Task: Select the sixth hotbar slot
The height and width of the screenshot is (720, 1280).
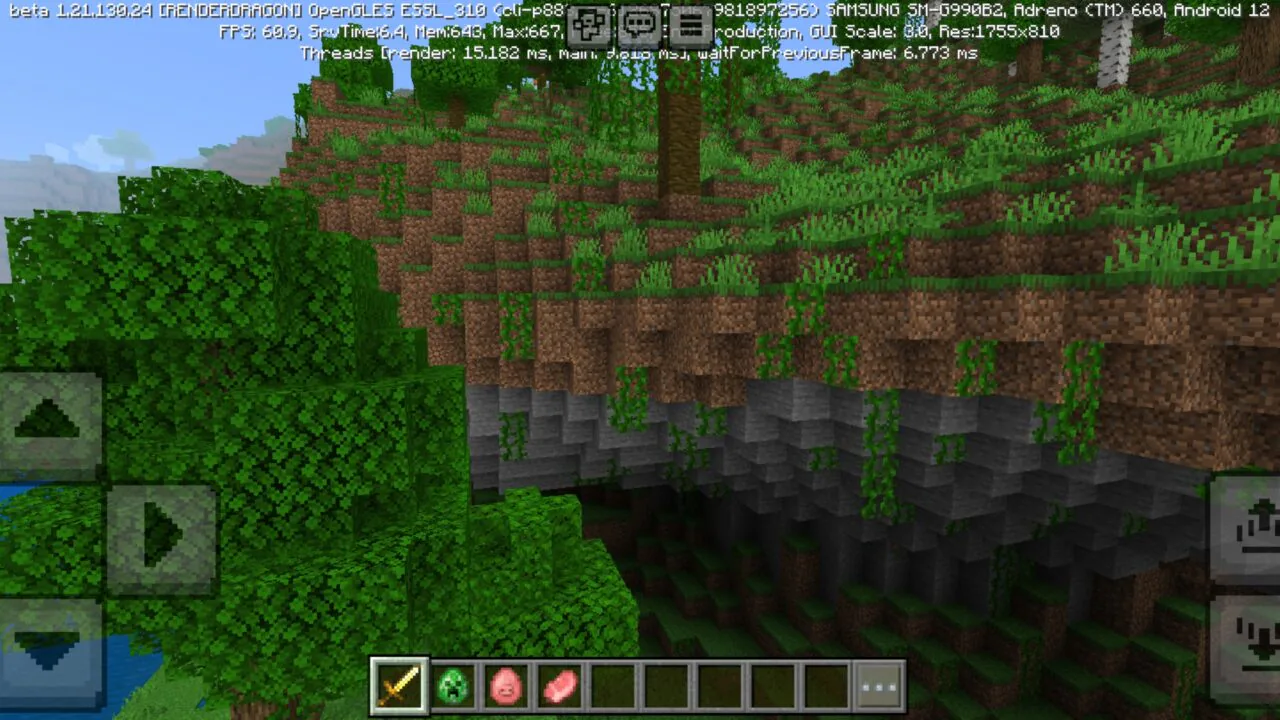Action: coord(666,684)
